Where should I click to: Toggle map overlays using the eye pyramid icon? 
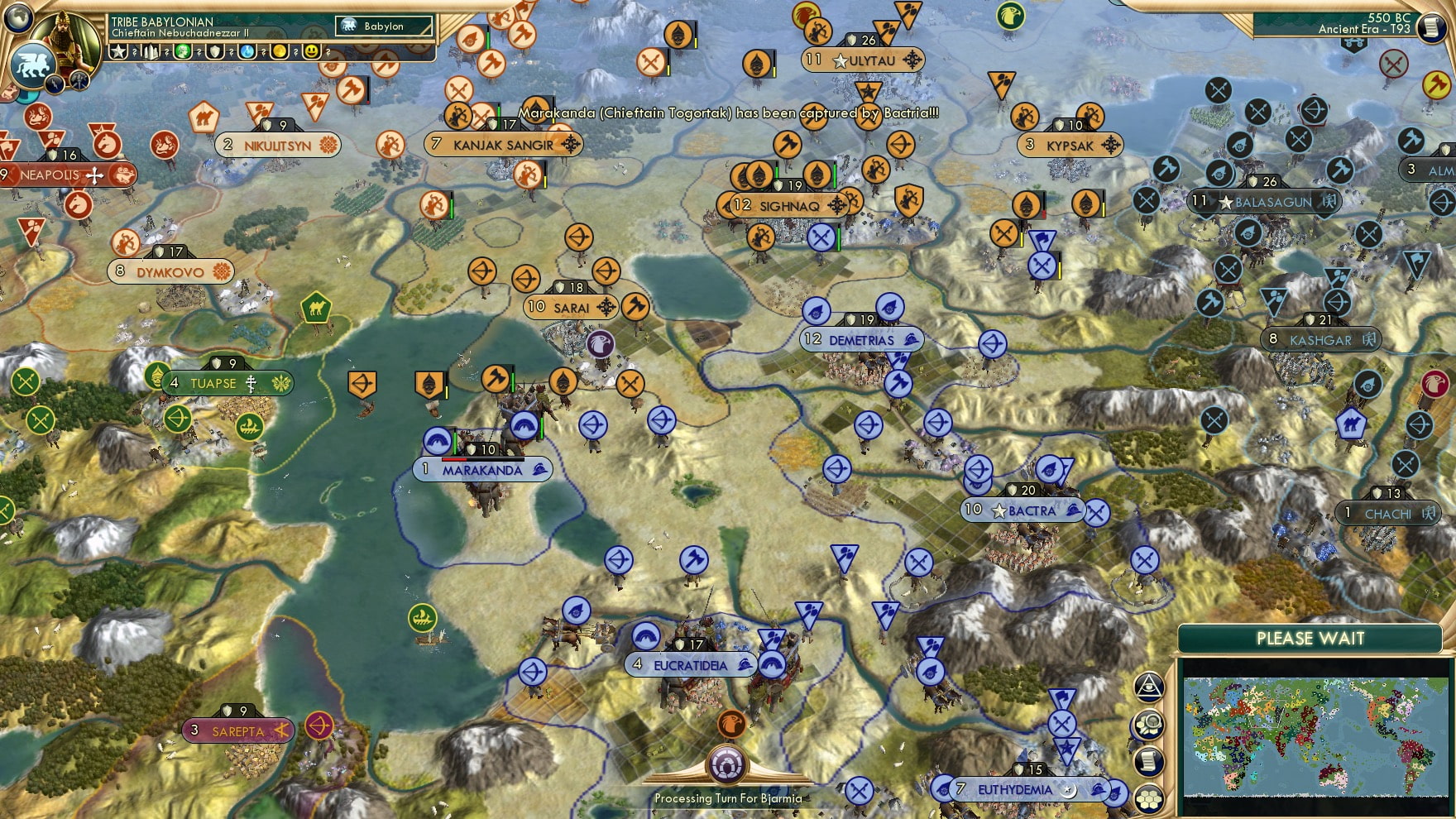(x=1148, y=687)
